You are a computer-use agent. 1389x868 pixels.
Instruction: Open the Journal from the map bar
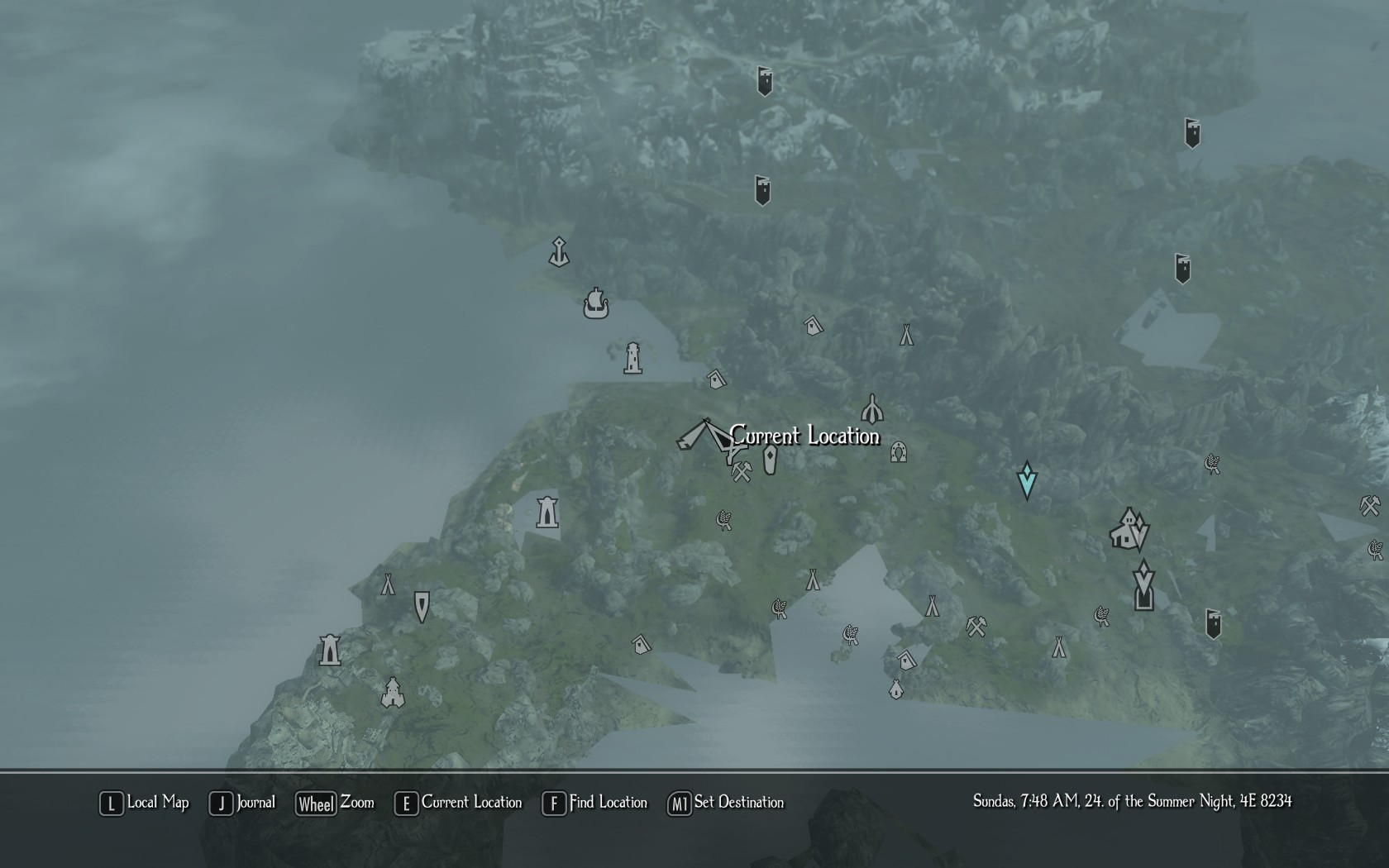[x=242, y=803]
